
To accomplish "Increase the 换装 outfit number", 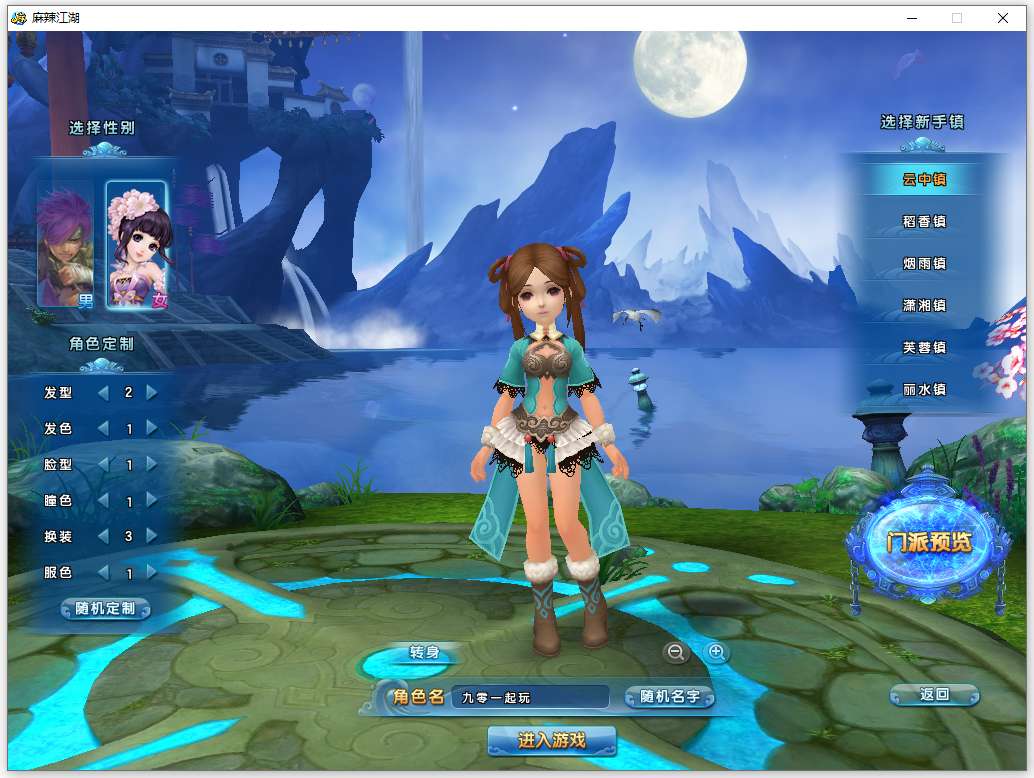I will coord(152,536).
